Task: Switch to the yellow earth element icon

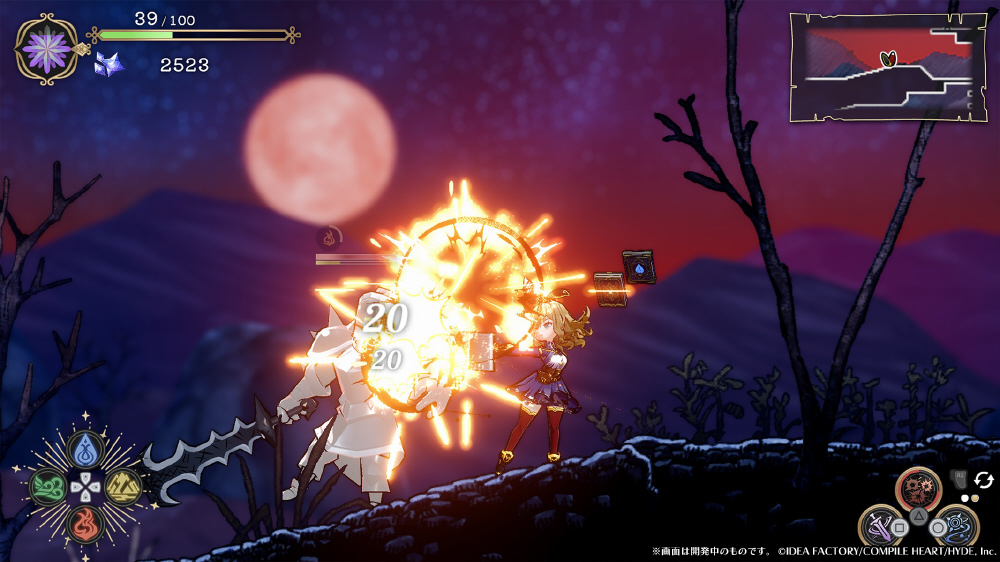Action: click(123, 487)
